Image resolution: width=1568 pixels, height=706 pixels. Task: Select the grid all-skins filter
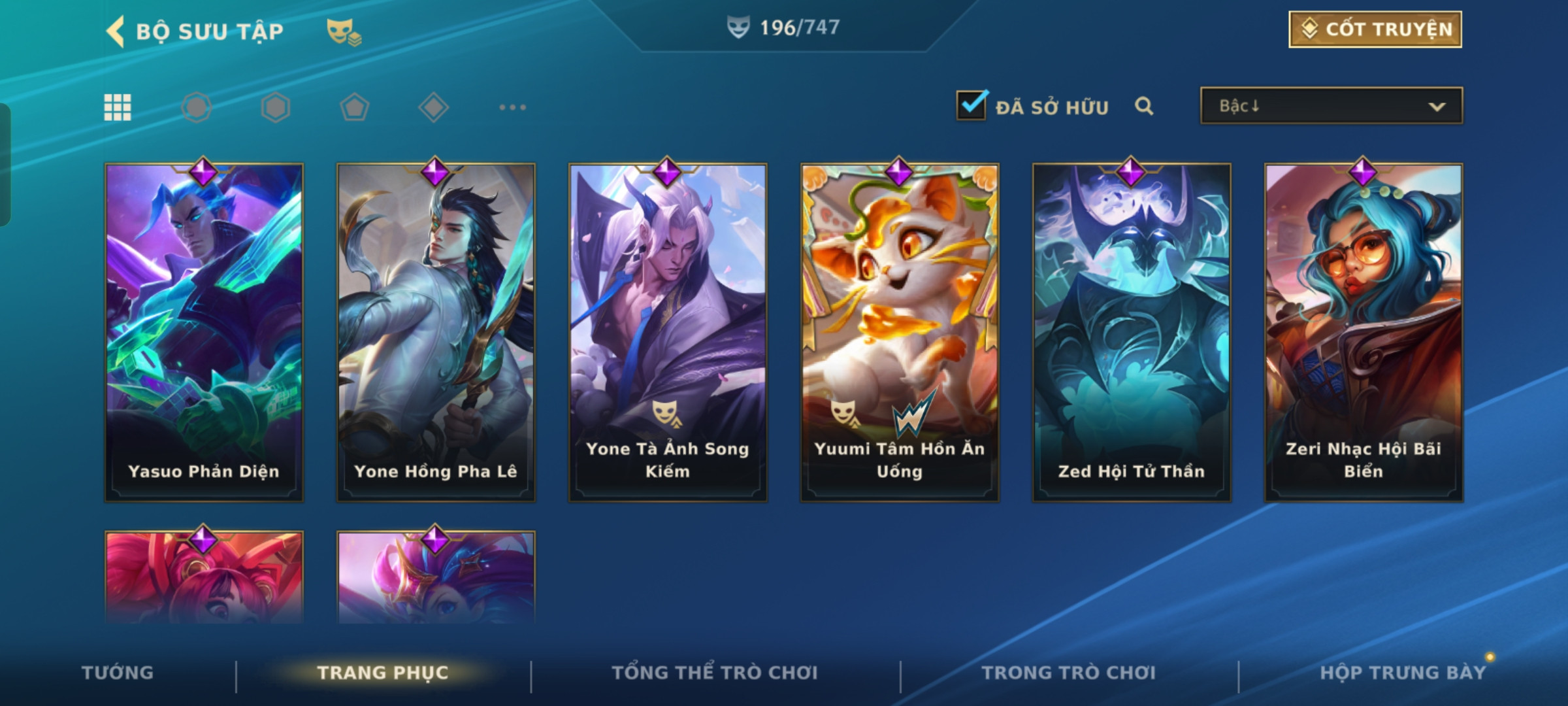(118, 107)
